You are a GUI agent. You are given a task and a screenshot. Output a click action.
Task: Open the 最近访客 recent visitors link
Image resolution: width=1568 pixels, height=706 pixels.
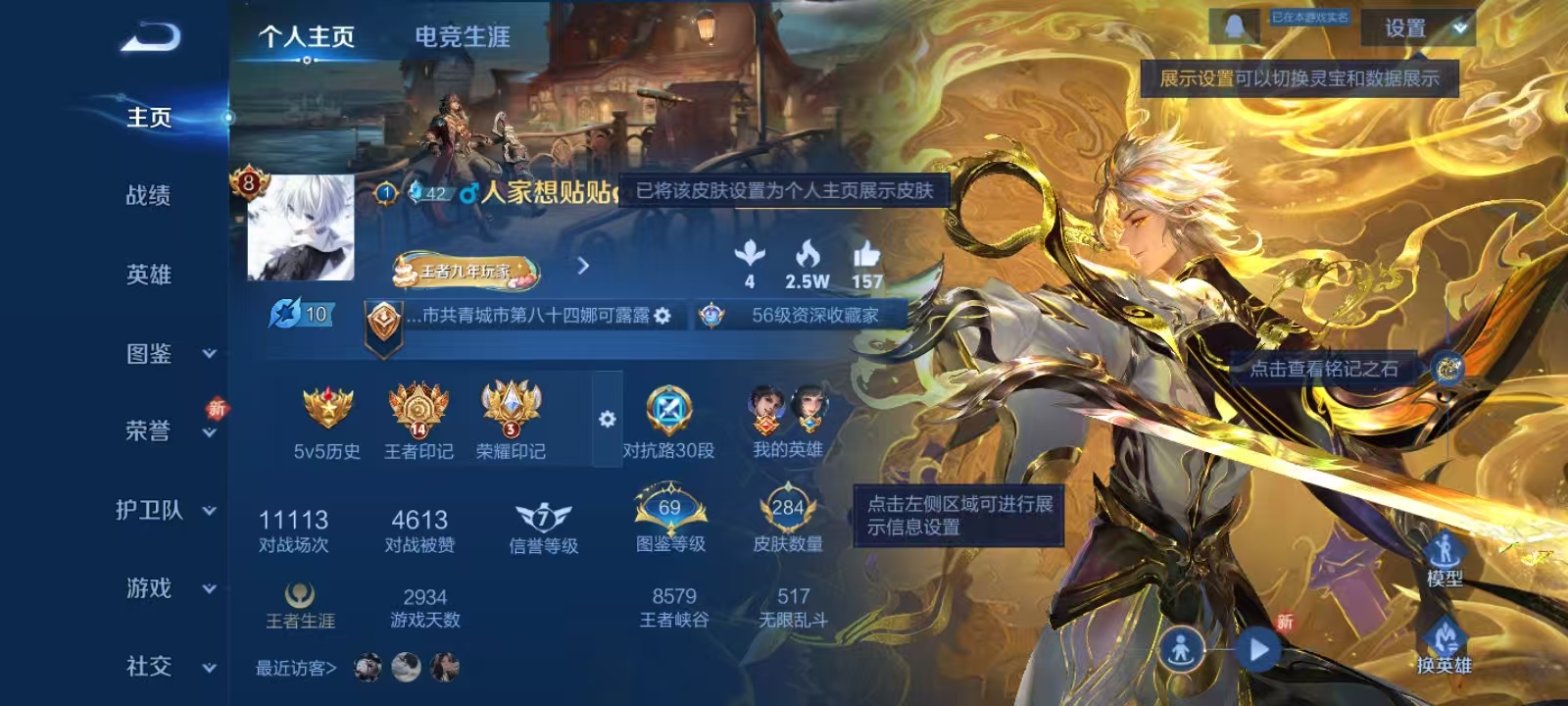pos(294,667)
